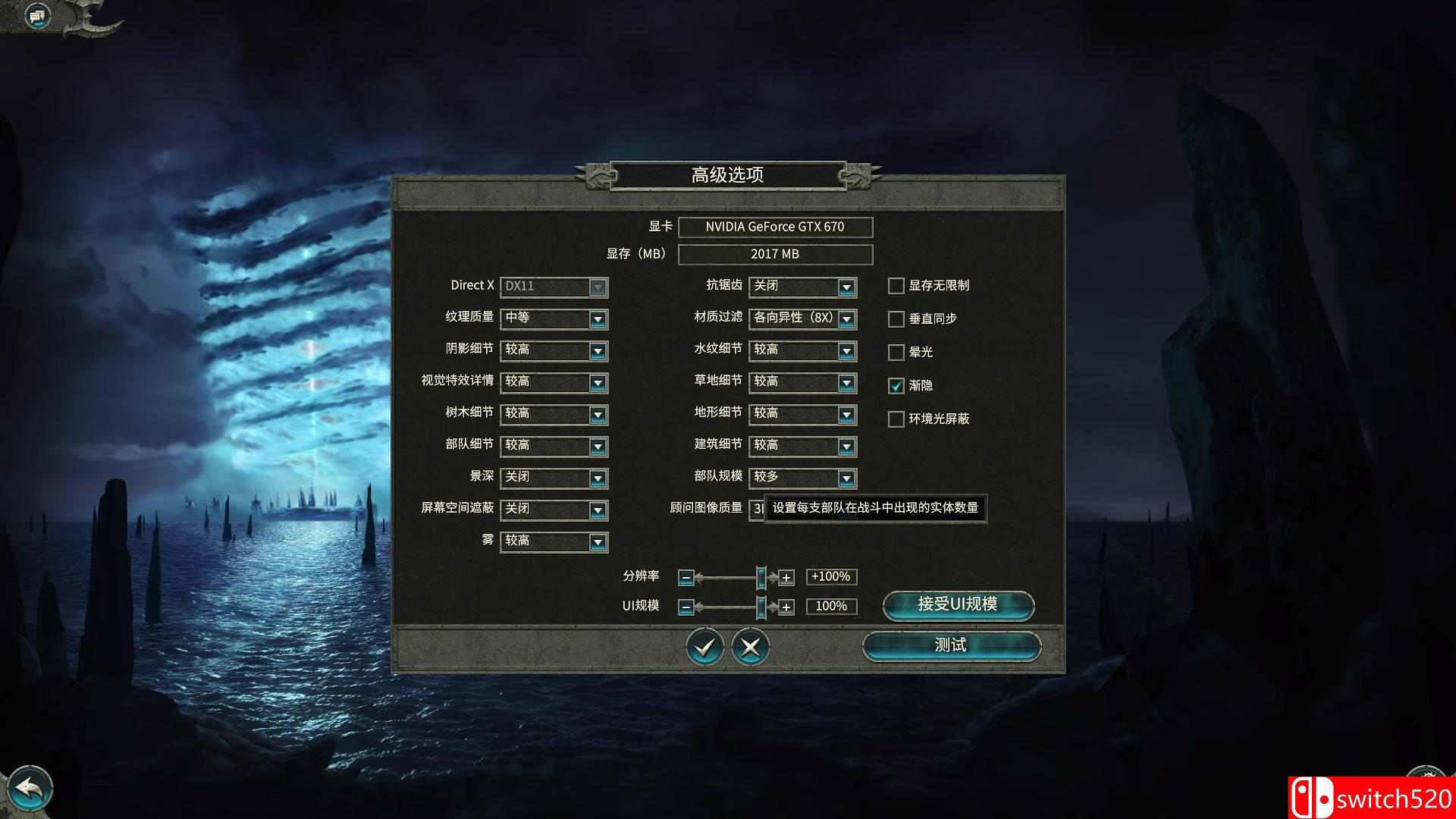Screen dimensions: 1456x819
Task: Enable the 垂直同步 checkbox
Action: [x=896, y=319]
